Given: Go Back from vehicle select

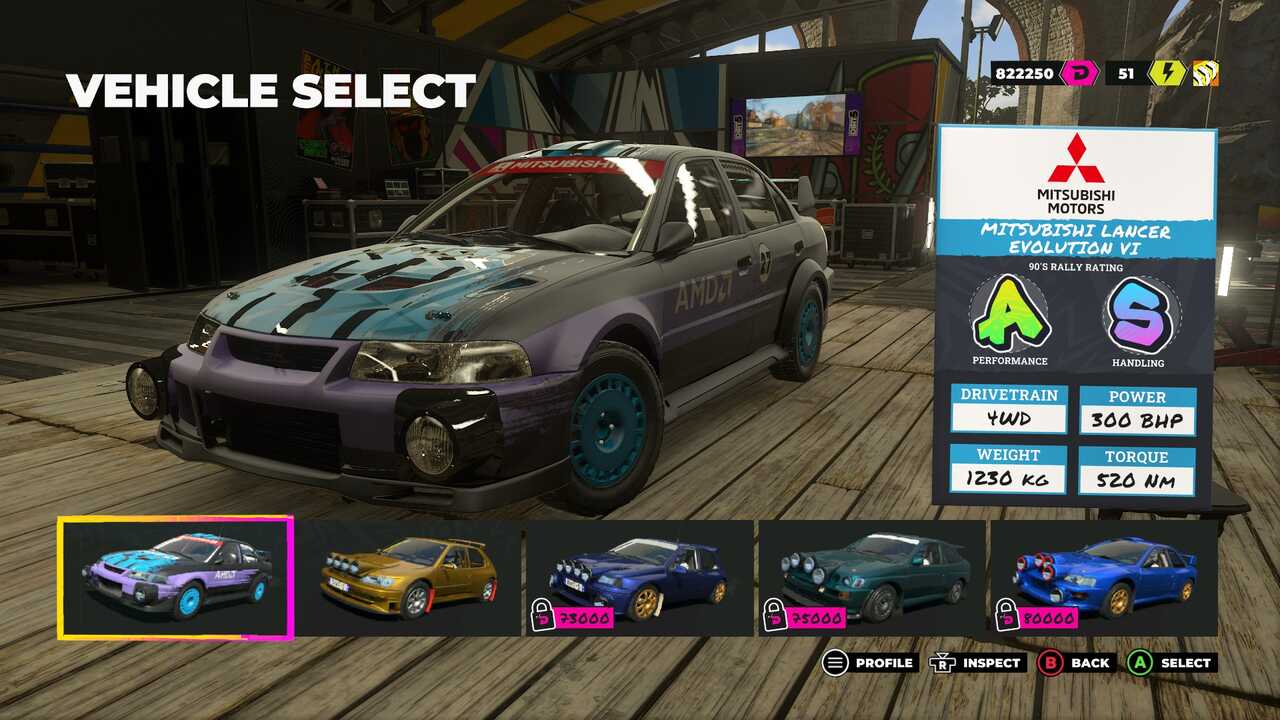Looking at the screenshot, I should click(1076, 662).
